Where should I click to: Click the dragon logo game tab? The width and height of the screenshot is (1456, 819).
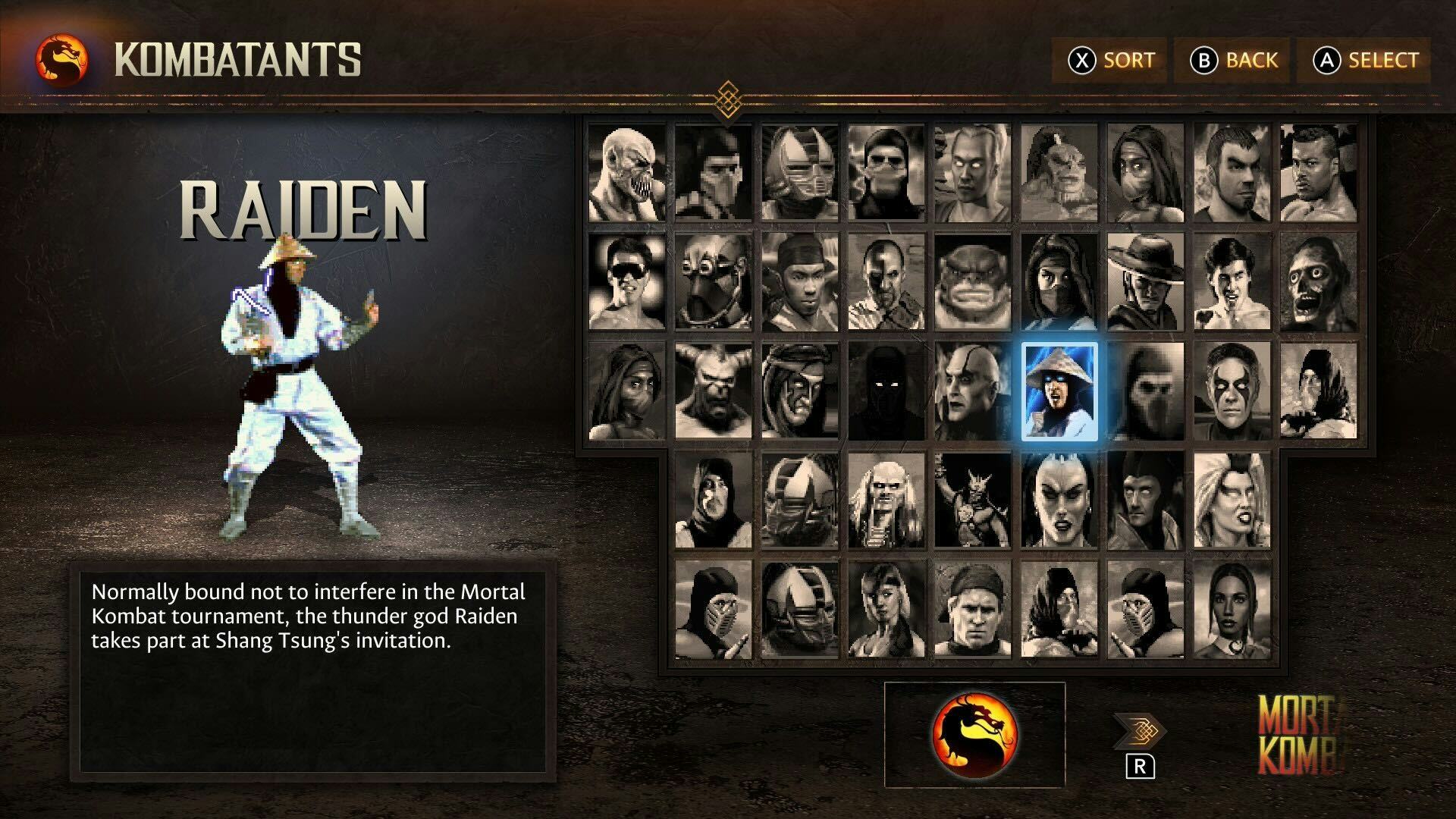[974, 734]
